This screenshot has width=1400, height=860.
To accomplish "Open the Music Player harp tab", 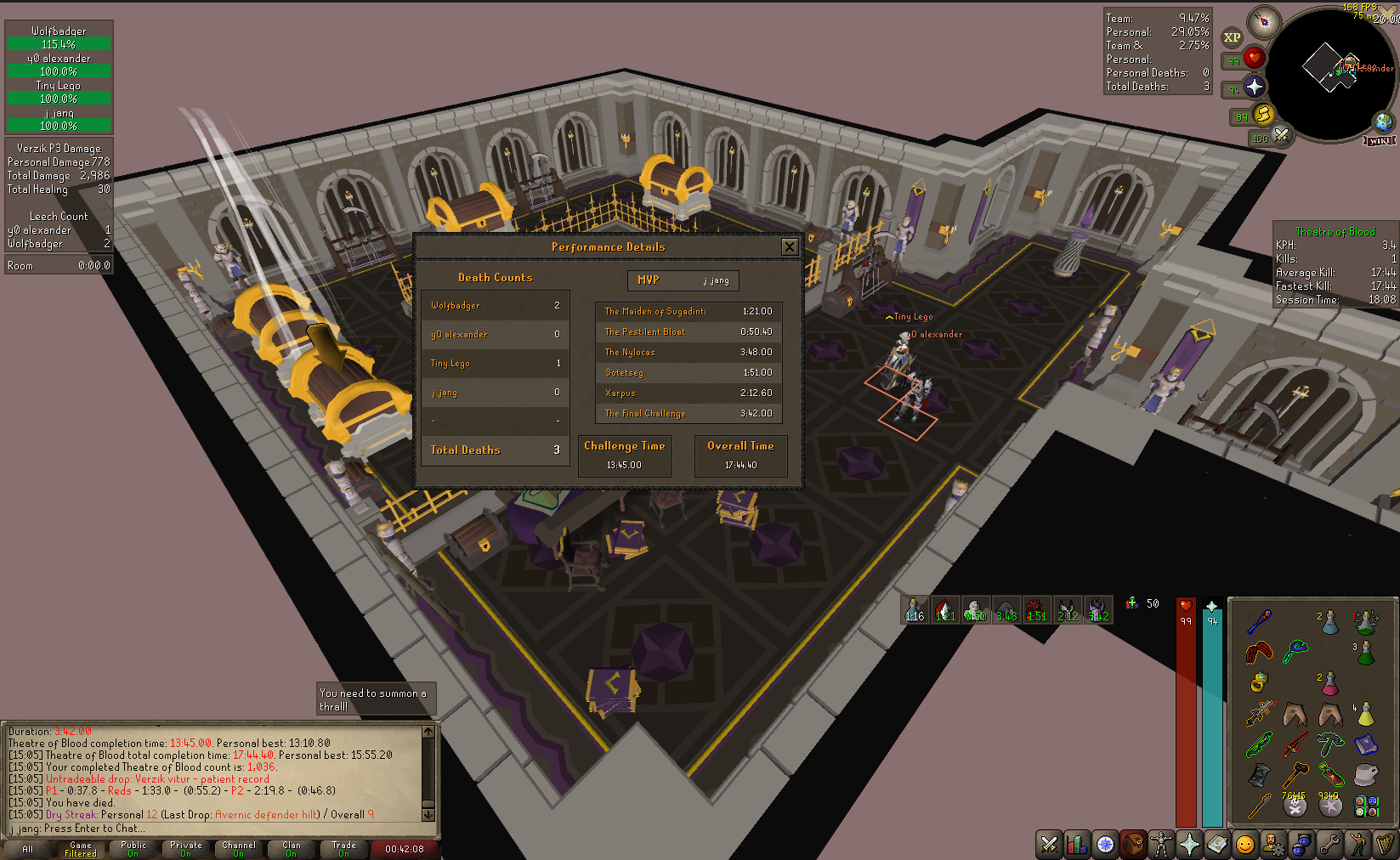I will [1386, 844].
